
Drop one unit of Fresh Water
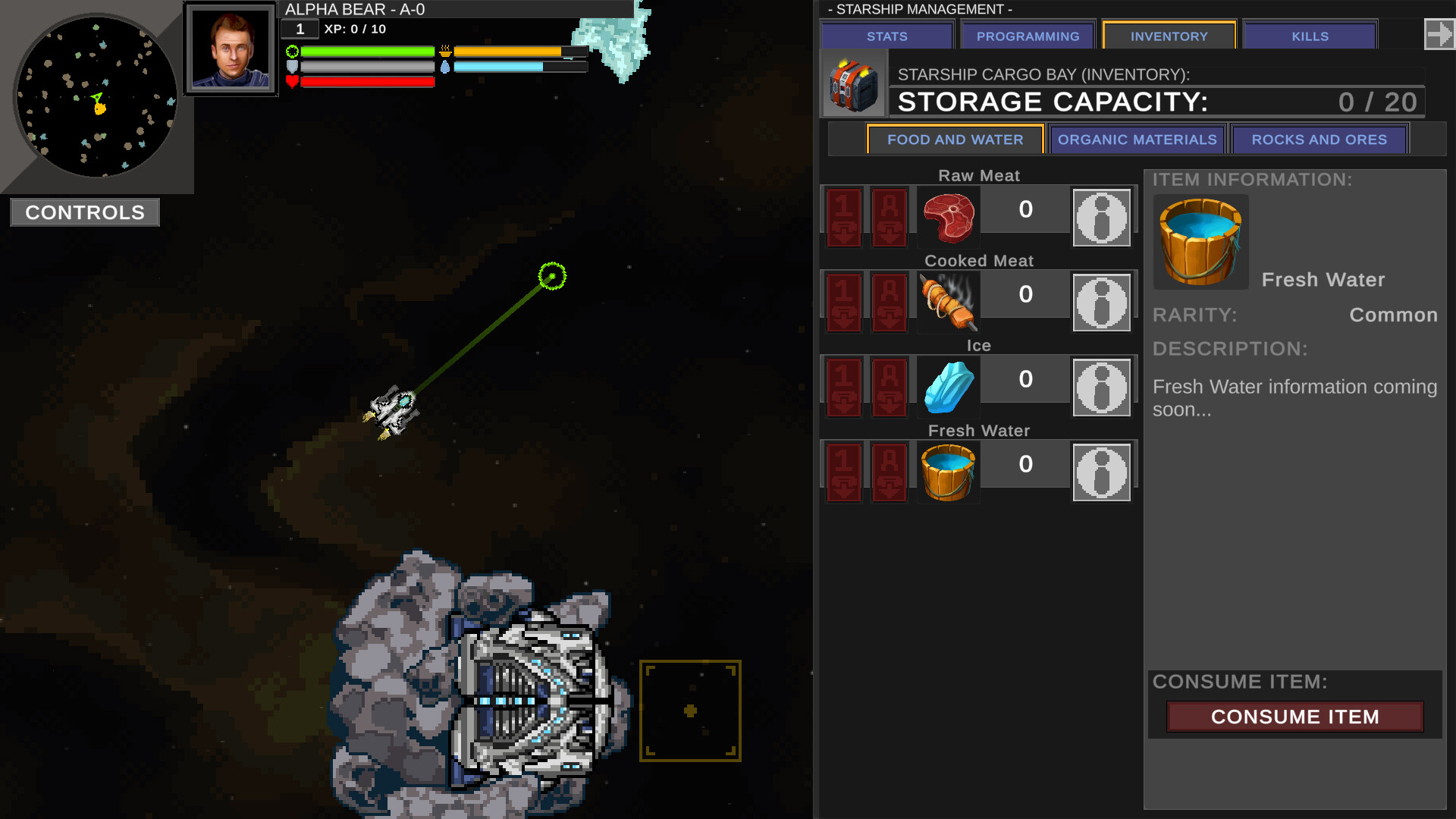843,472
